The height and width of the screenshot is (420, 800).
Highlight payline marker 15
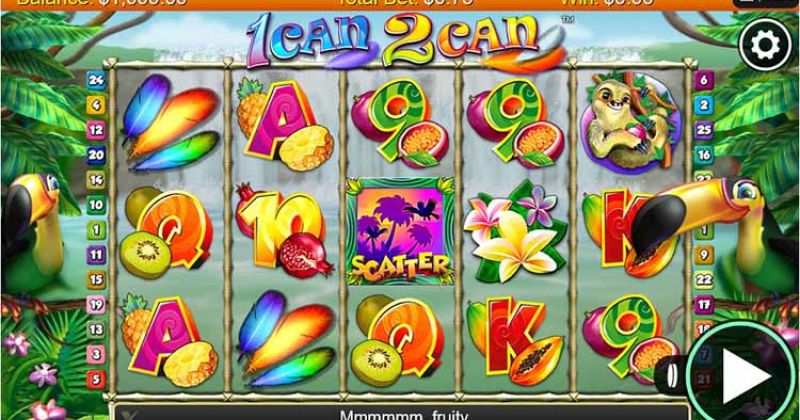[96, 279]
